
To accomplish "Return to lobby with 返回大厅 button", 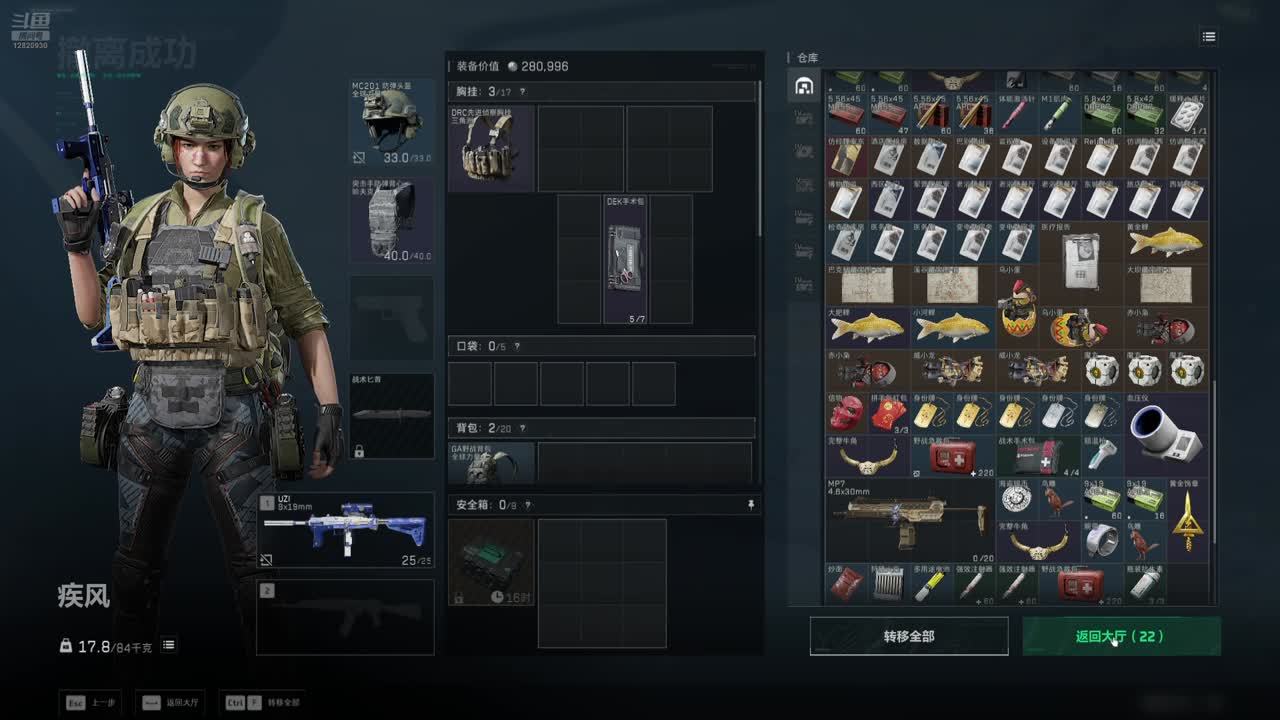I will pyautogui.click(x=1120, y=636).
